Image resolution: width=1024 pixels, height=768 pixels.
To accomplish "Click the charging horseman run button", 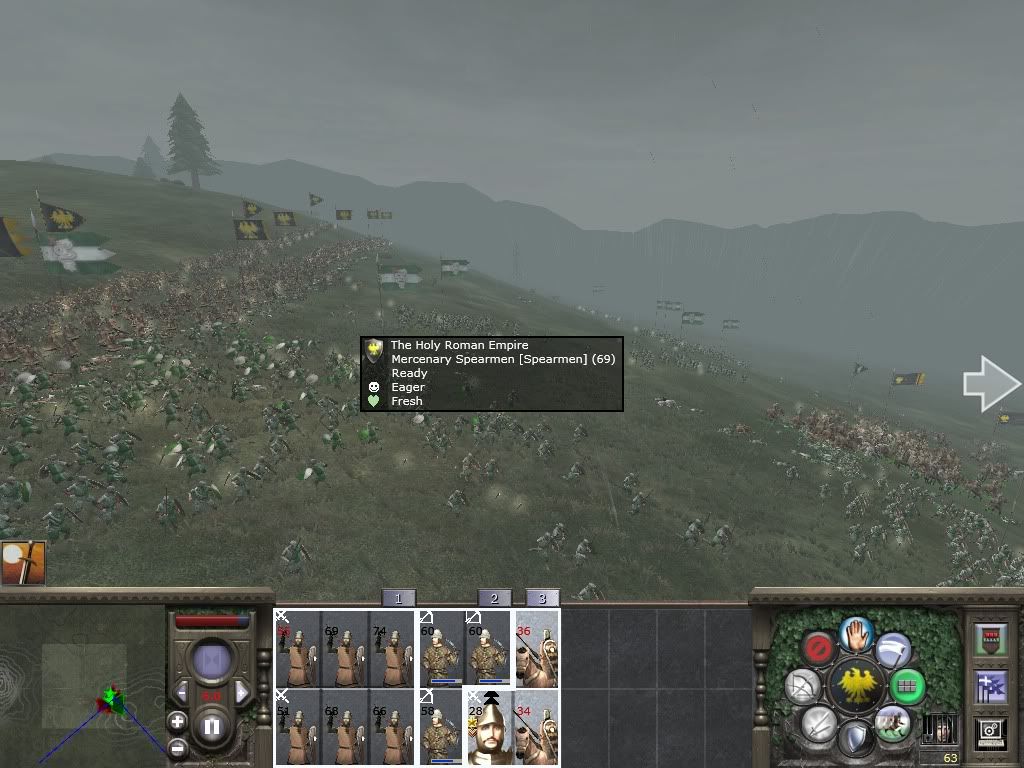I will click(x=891, y=723).
